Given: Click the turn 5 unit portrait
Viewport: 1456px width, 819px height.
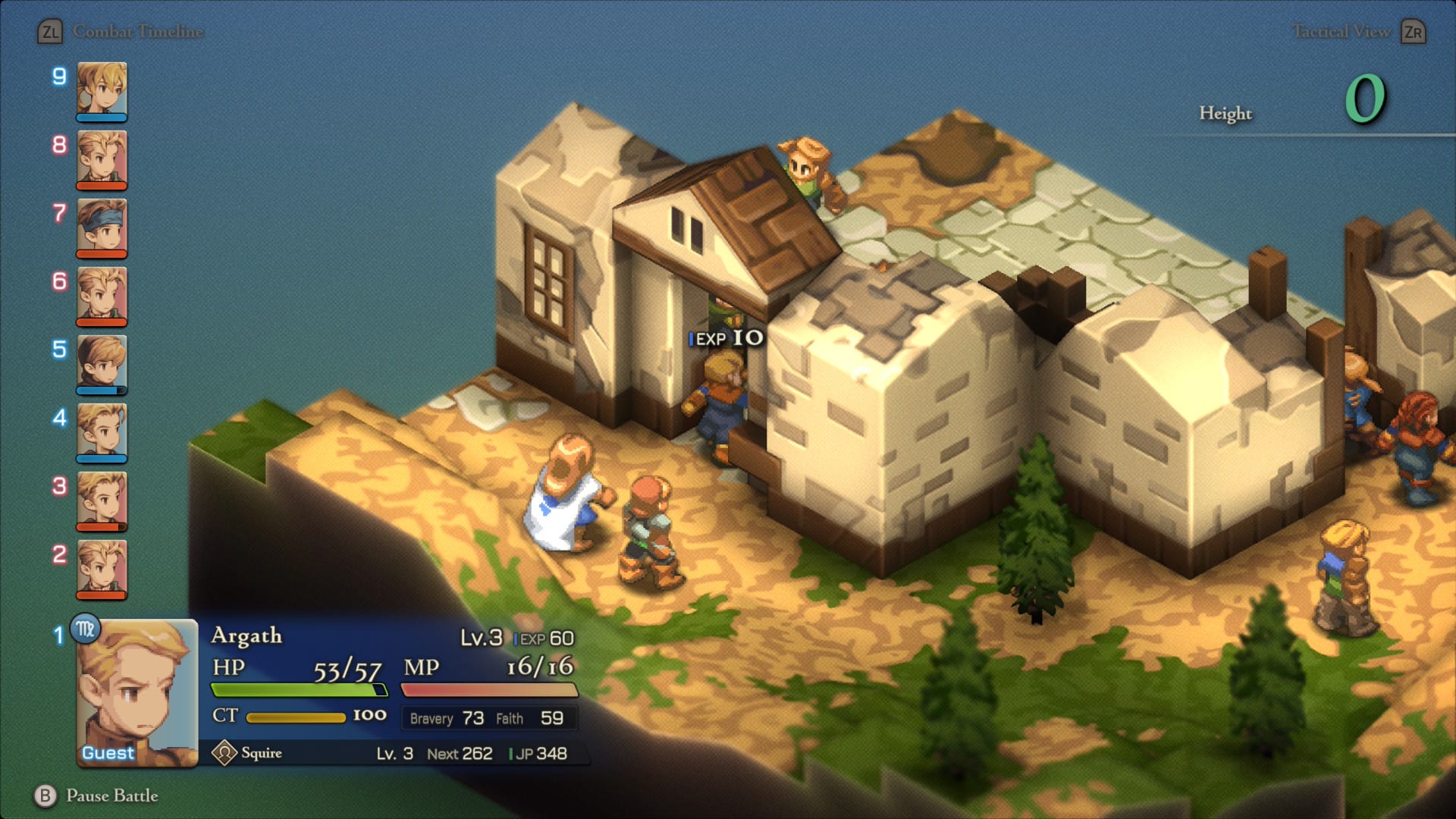Looking at the screenshot, I should point(102,364).
